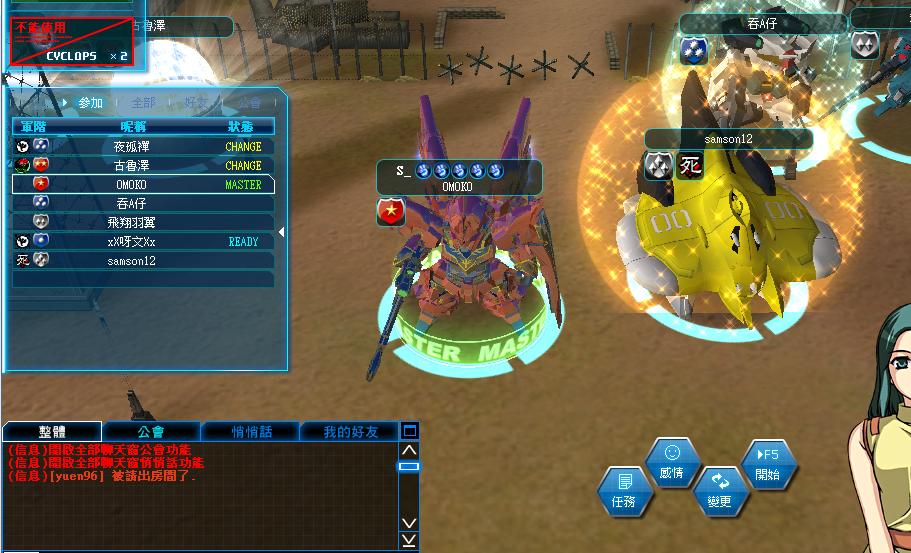Select player 古魯澤 in the room list
The height and width of the screenshot is (553, 911).
coord(131,165)
